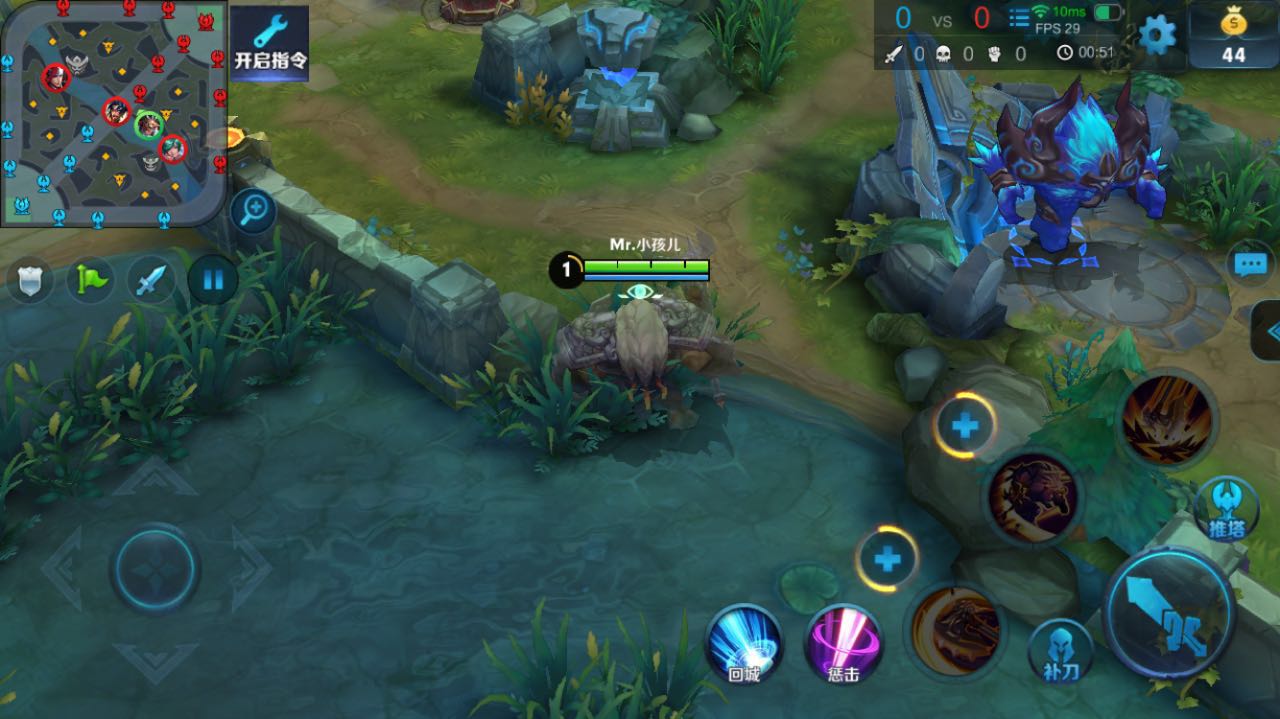The image size is (1280, 719).
Task: Open the chat bubble button
Action: [1250, 264]
